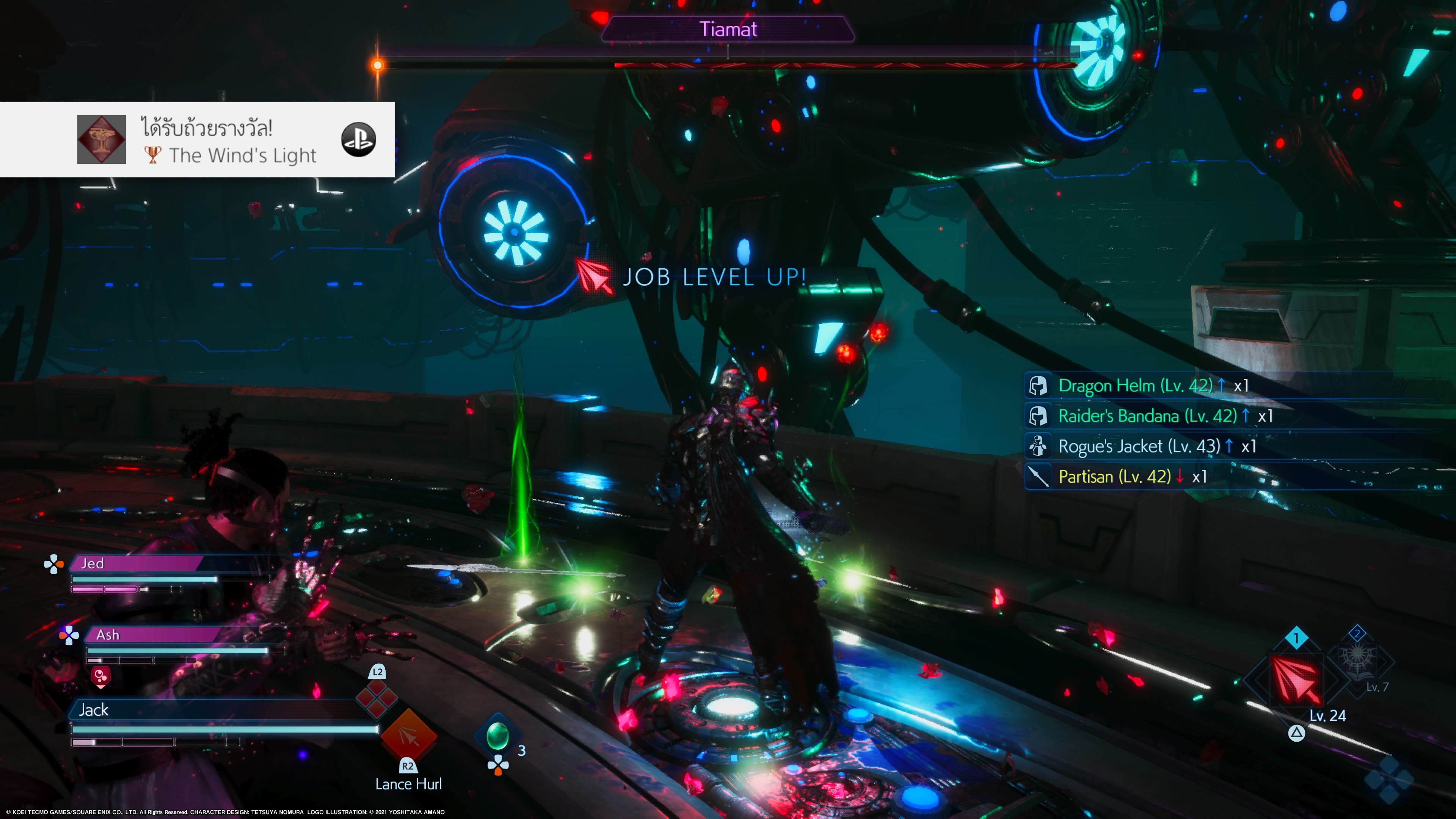Click Jack's player nameplate
Screen dimensions: 1456x819
tap(215, 710)
